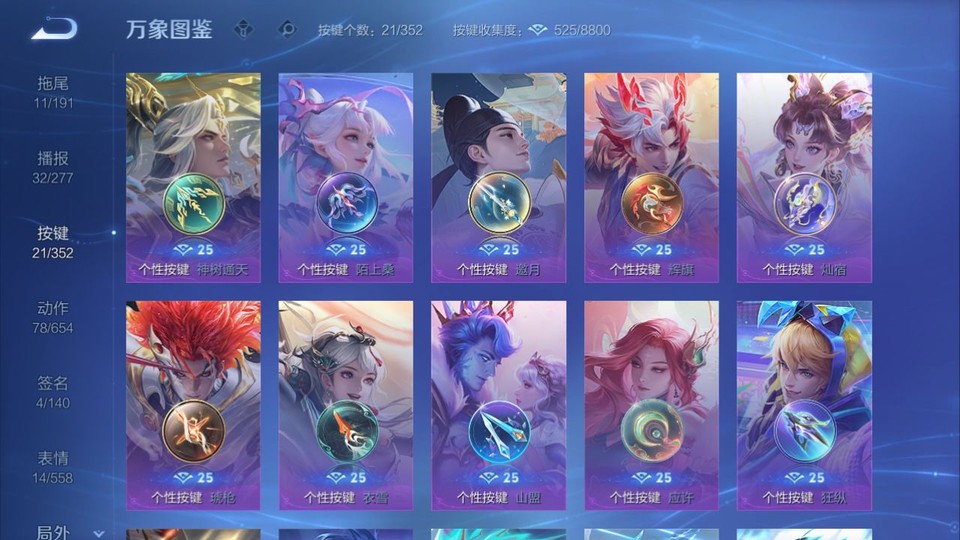Open the 拖尾 category tab
Viewport: 960px width, 540px height.
click(54, 92)
